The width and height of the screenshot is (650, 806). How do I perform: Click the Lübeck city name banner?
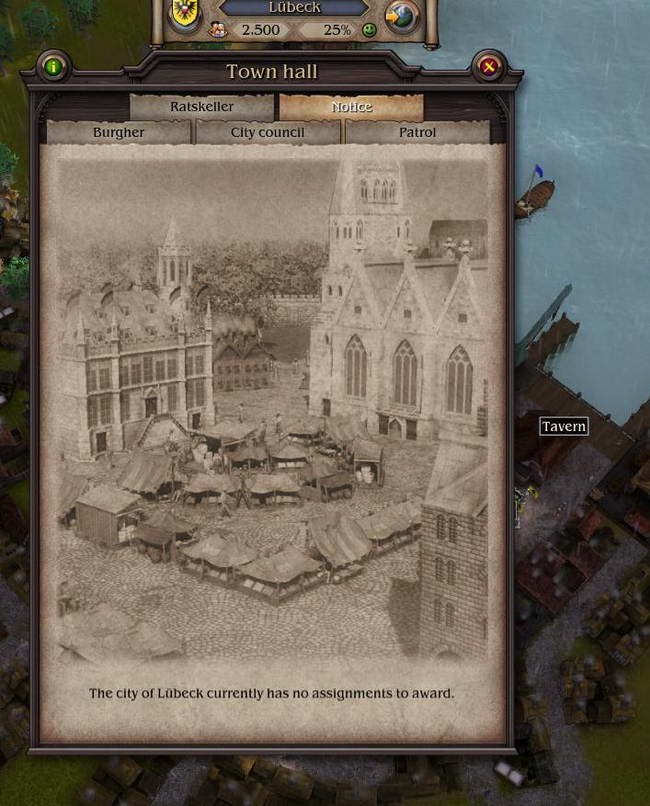click(292, 7)
